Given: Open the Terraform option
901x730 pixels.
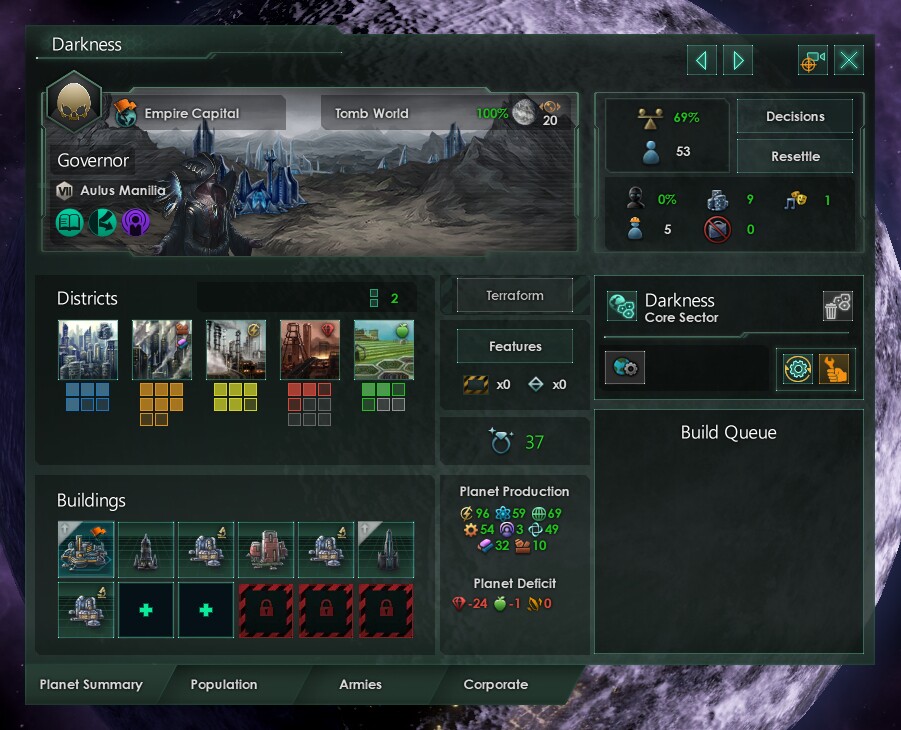Looking at the screenshot, I should (515, 296).
